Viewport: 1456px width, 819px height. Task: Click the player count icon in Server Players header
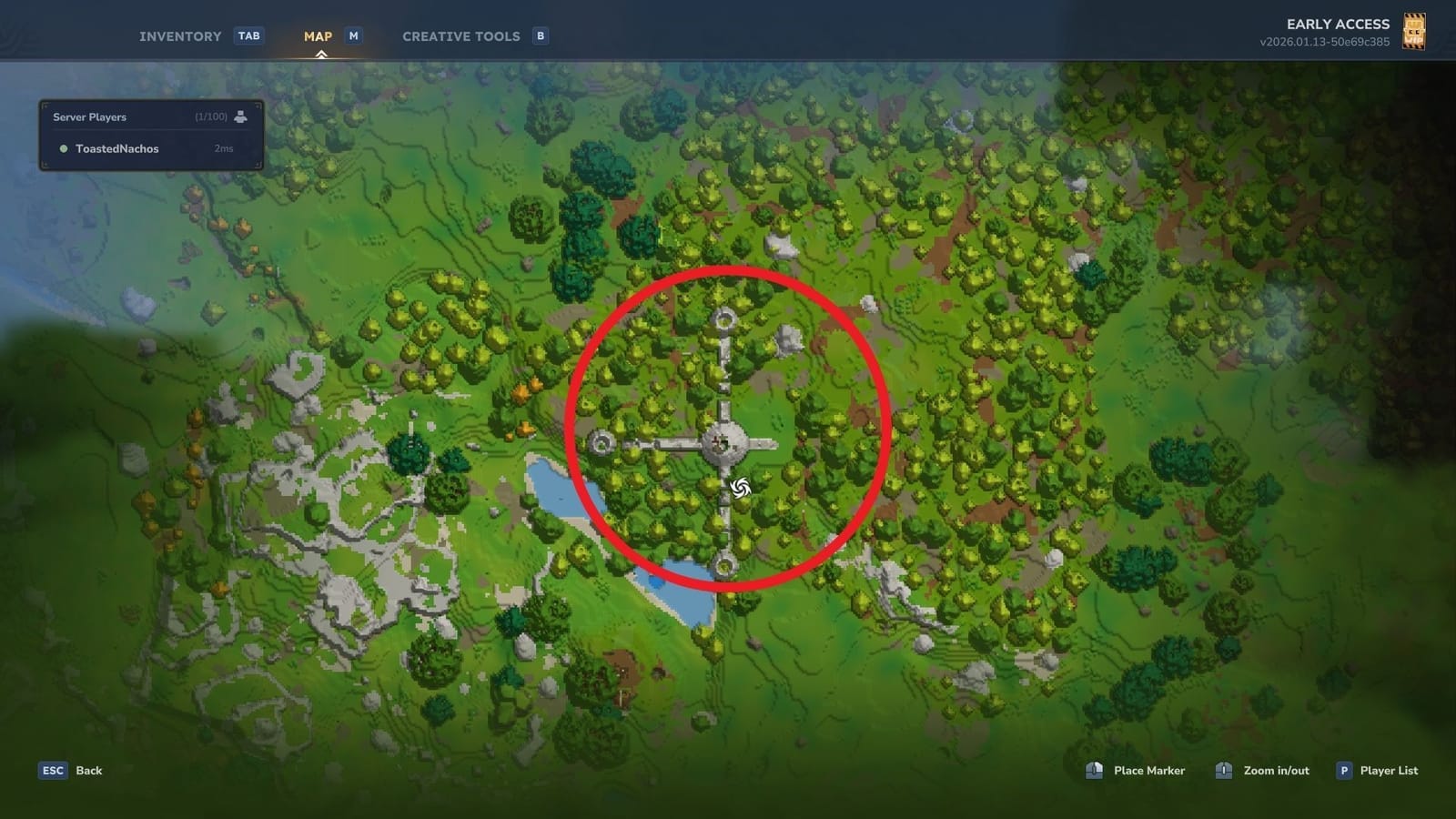click(239, 116)
